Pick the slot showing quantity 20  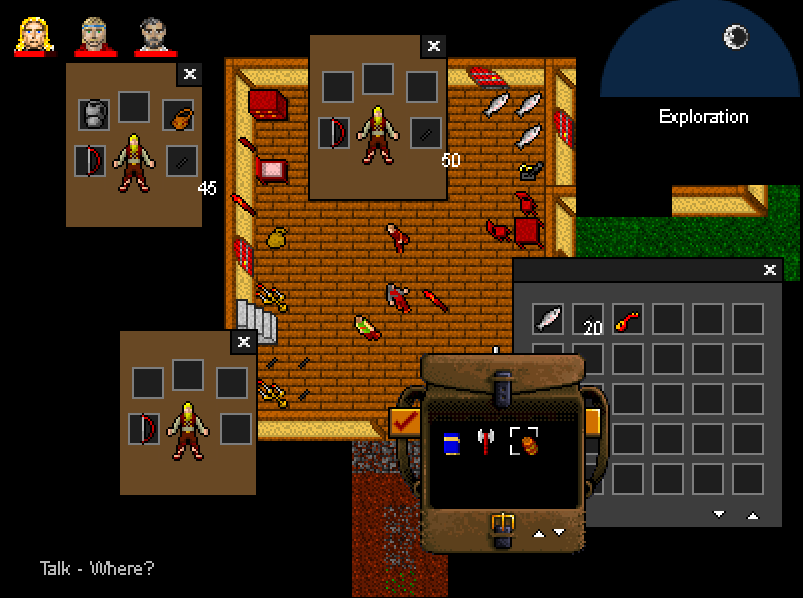588,319
